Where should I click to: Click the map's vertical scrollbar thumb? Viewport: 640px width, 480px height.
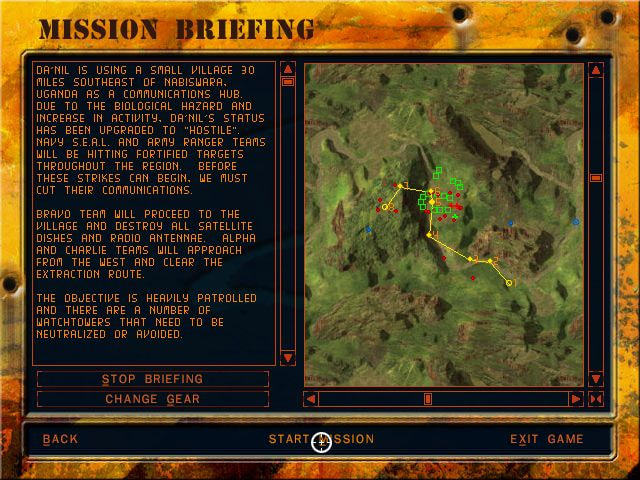click(x=596, y=178)
